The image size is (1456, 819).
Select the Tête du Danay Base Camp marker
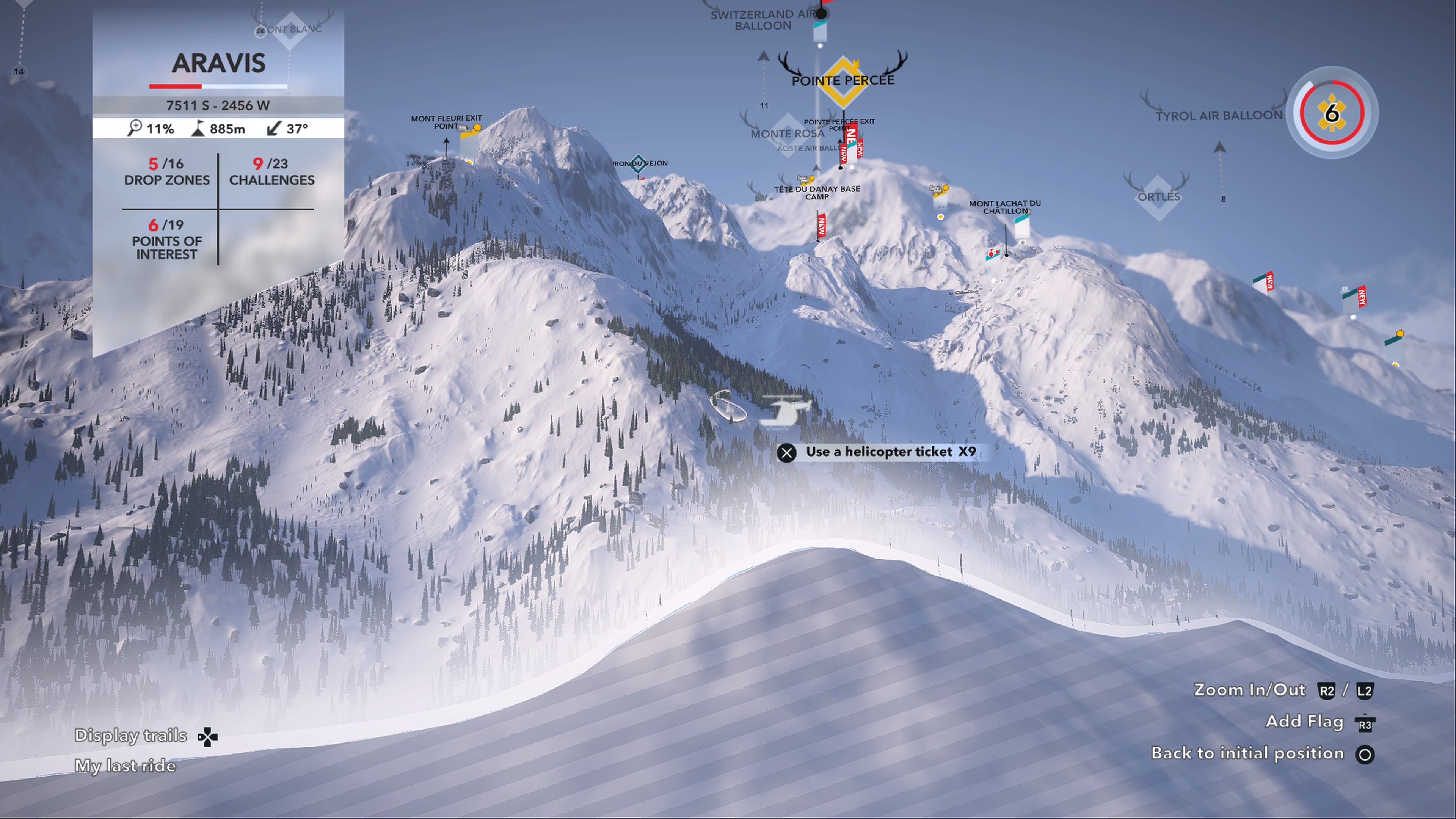[817, 193]
